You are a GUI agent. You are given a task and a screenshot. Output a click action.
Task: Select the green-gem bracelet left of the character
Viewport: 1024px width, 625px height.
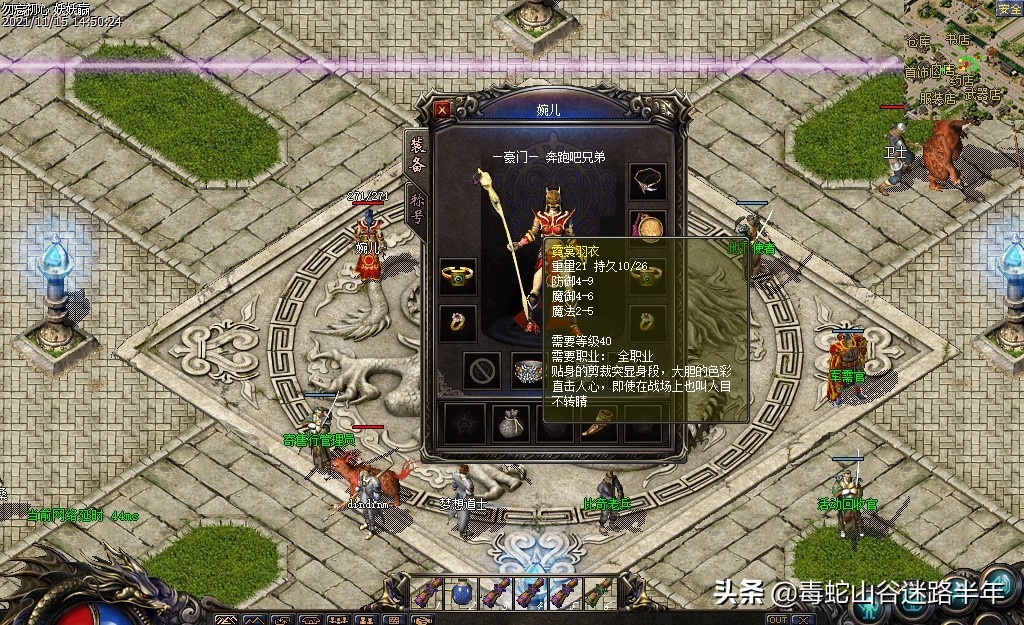[x=458, y=276]
